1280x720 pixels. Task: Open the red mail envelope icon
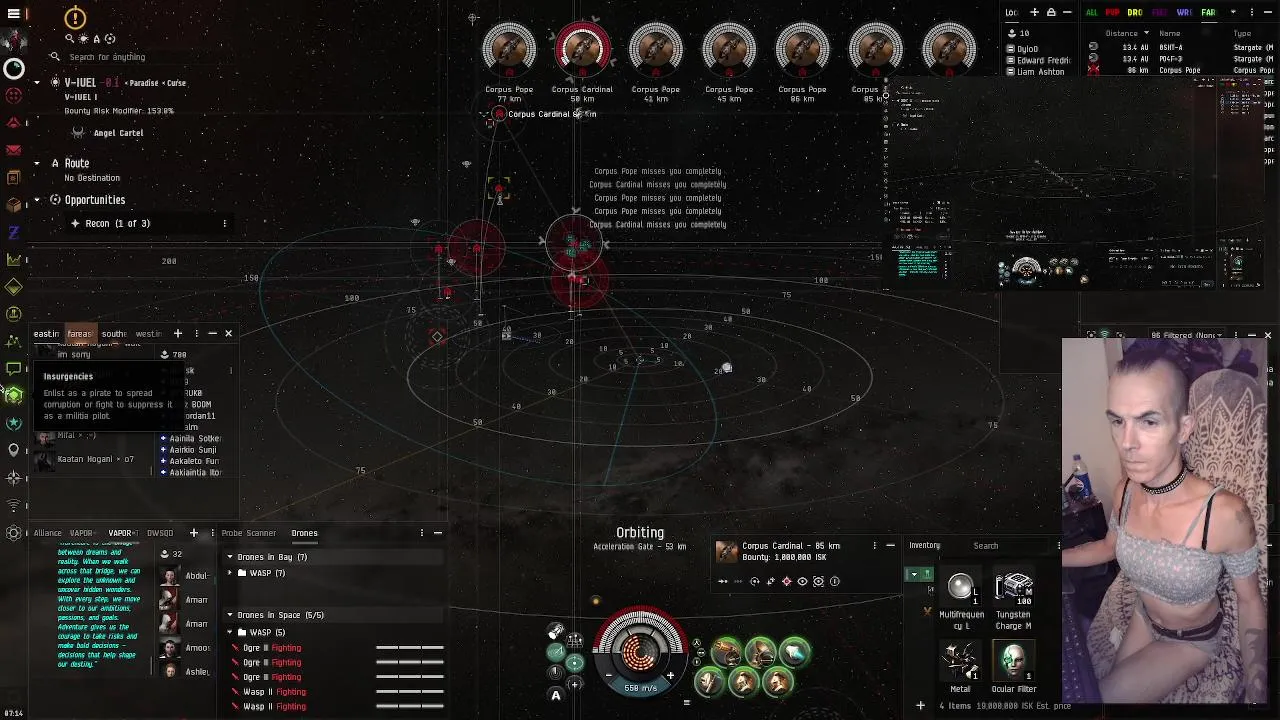(13, 149)
